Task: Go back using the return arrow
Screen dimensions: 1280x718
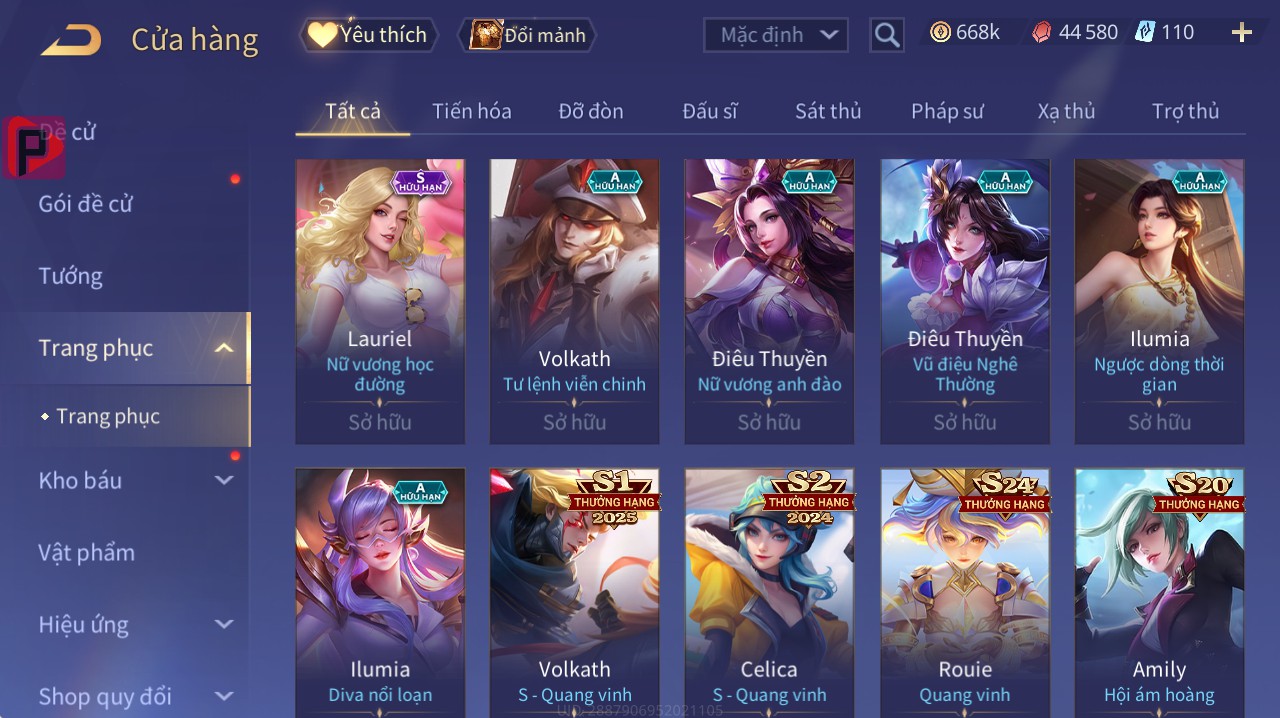Action: pos(71,40)
